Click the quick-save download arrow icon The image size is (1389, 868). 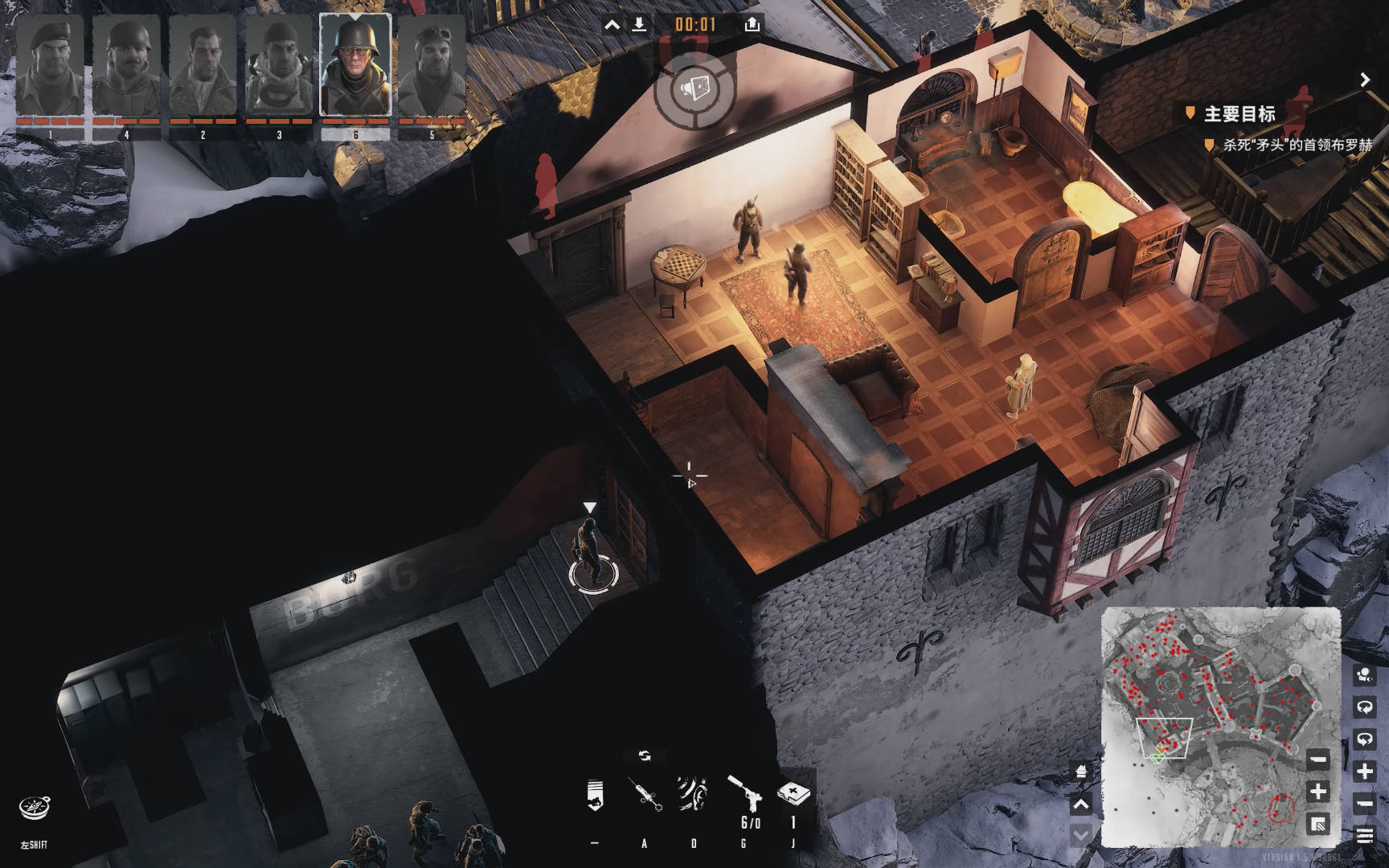tap(639, 25)
